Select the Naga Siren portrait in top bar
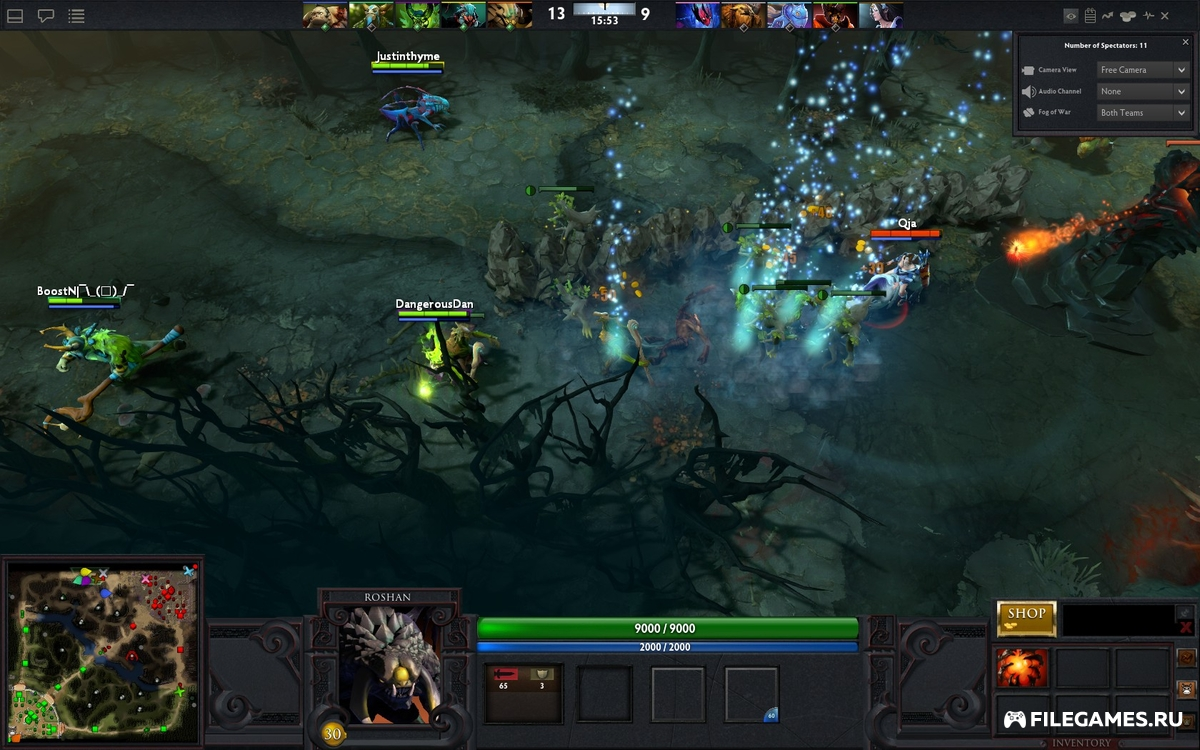This screenshot has width=1200, height=750. [463, 15]
